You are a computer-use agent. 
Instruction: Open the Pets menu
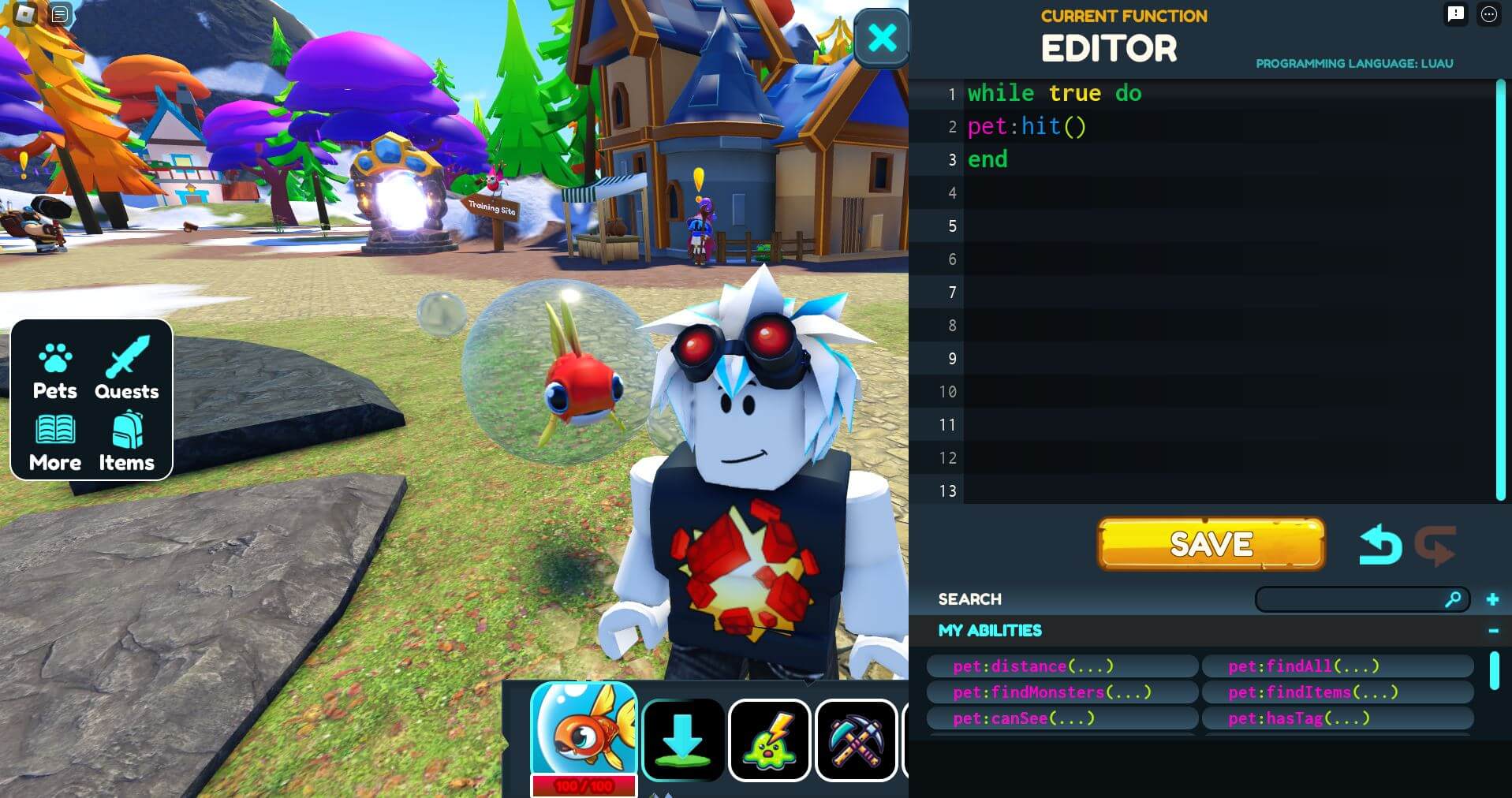pos(55,371)
